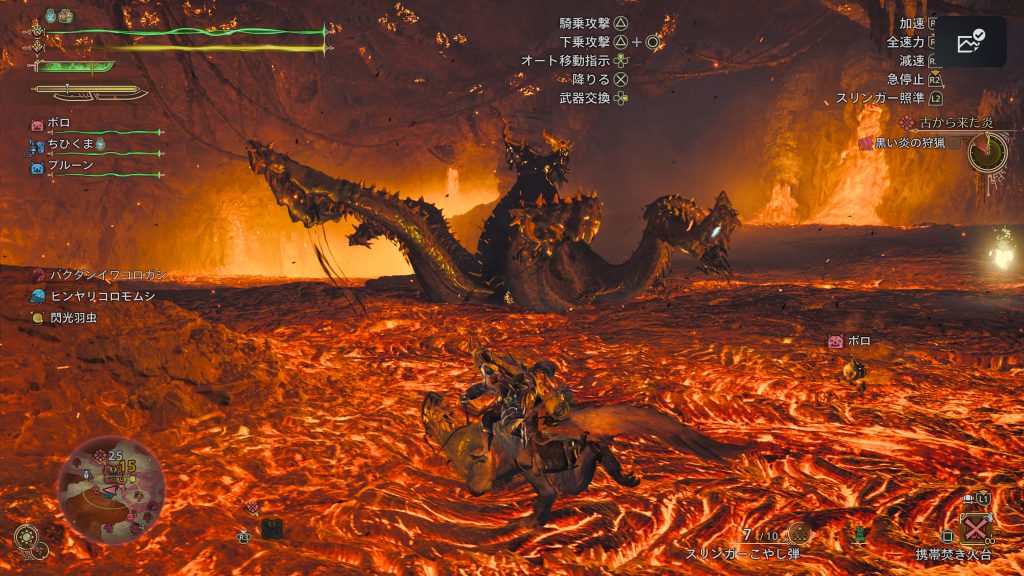Select the 携帯焚き火台 item slot
The height and width of the screenshot is (576, 1024).
973,527
